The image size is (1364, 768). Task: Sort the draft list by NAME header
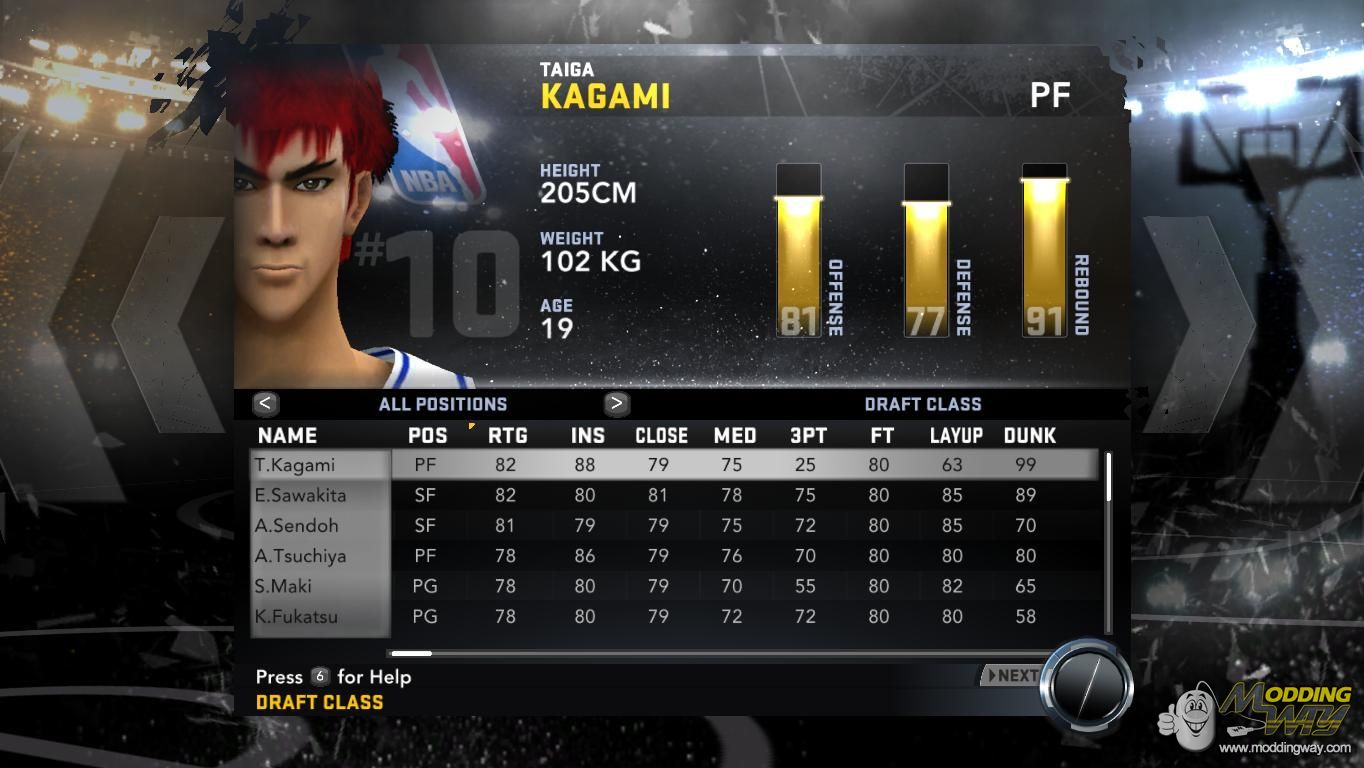[287, 435]
